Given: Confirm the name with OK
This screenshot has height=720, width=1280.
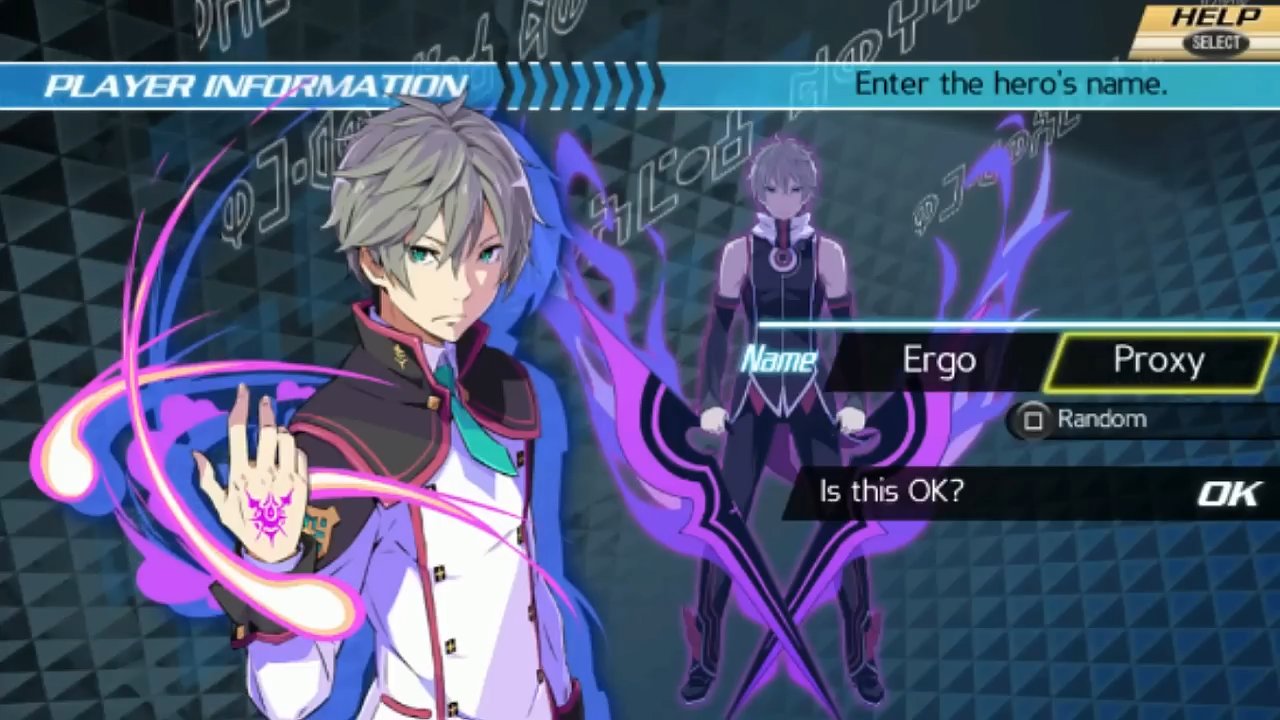Looking at the screenshot, I should point(1229,493).
